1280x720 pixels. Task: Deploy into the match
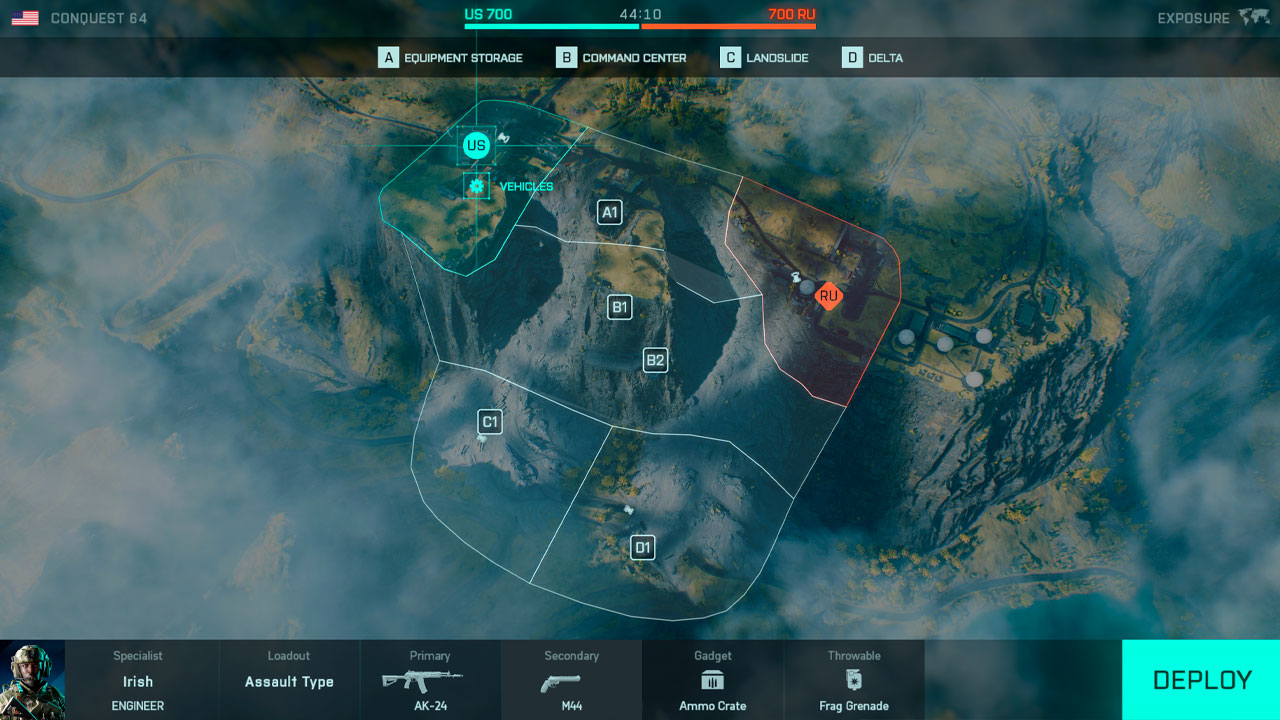click(1201, 680)
